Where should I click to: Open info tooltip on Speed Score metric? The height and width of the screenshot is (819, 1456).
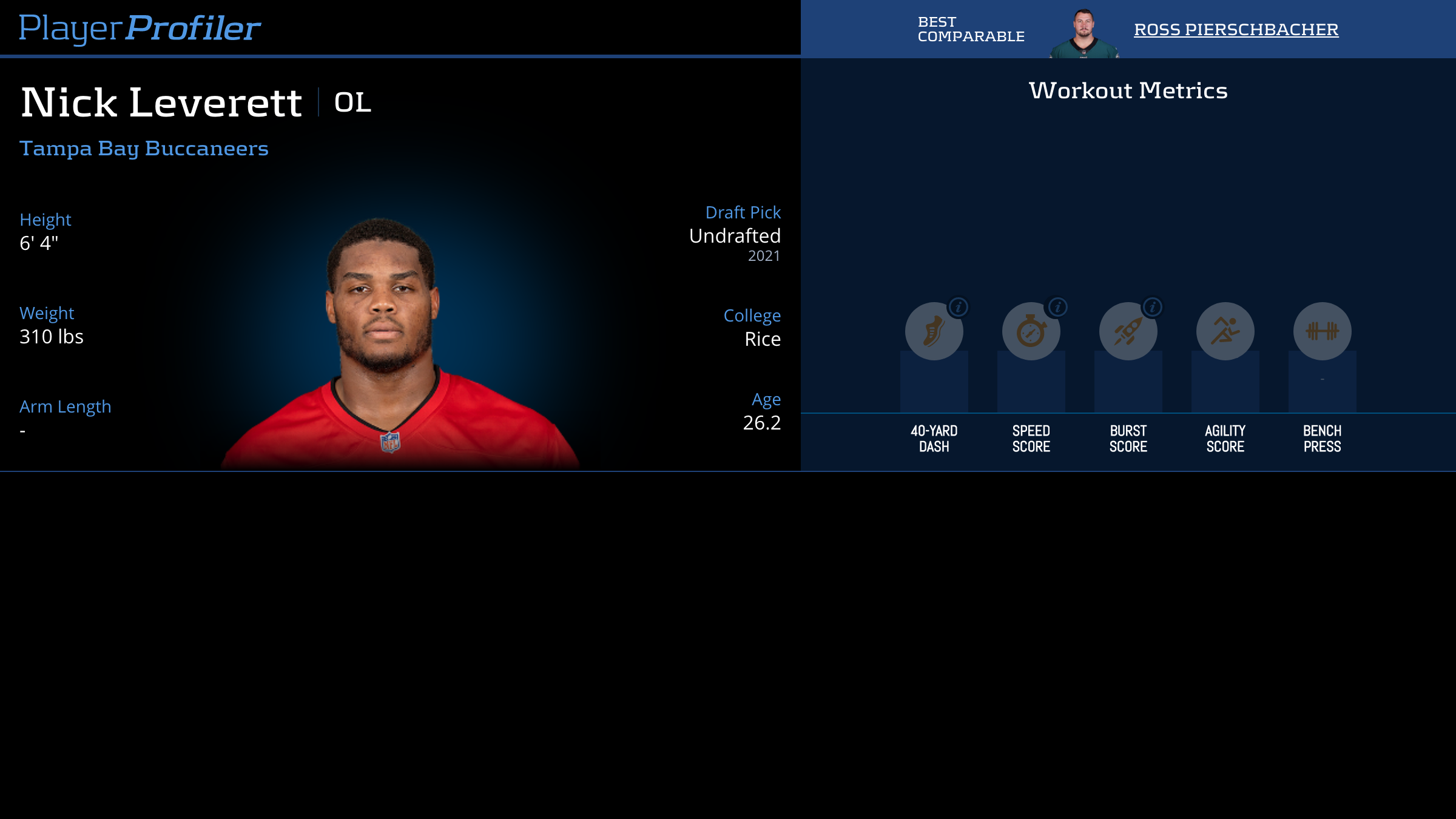1056,308
